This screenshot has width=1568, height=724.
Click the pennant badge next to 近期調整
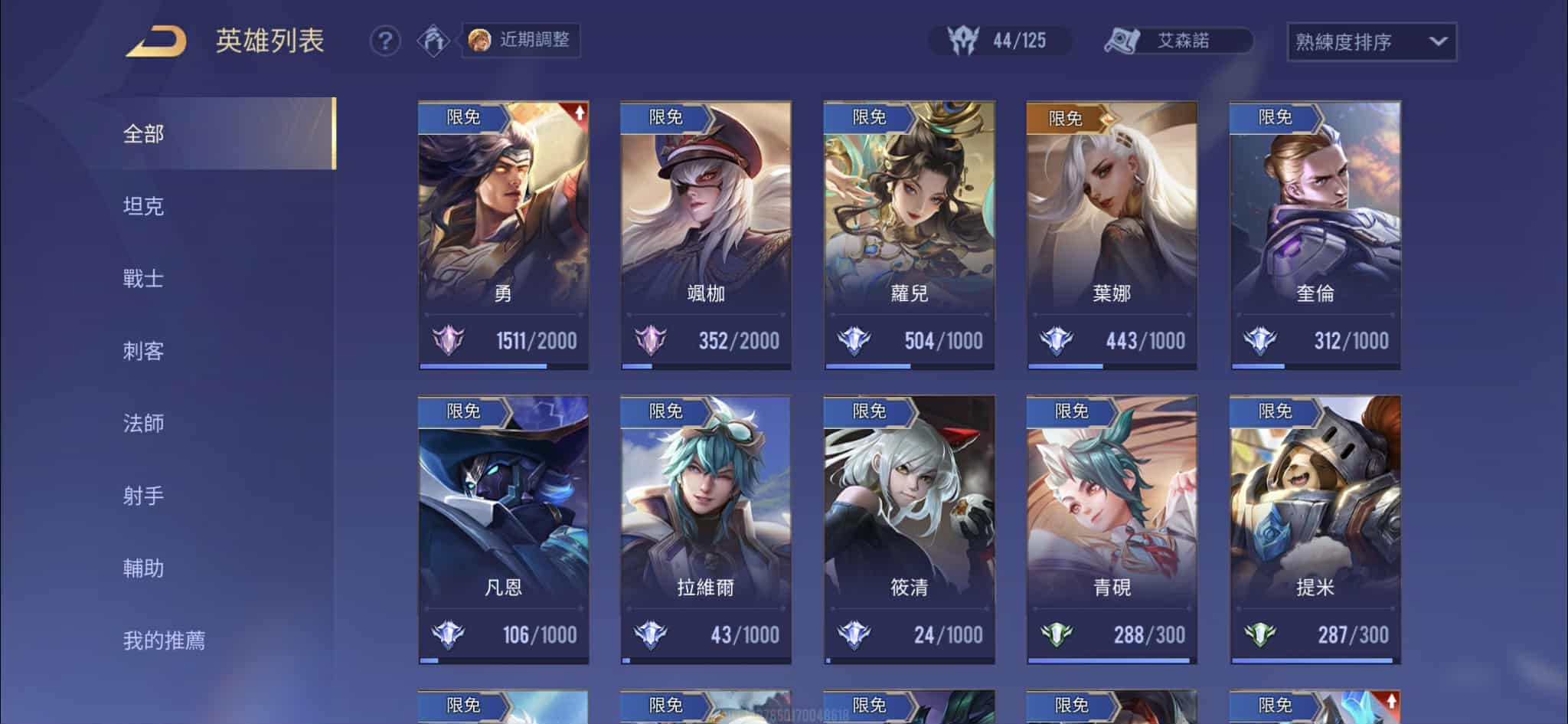tap(433, 41)
